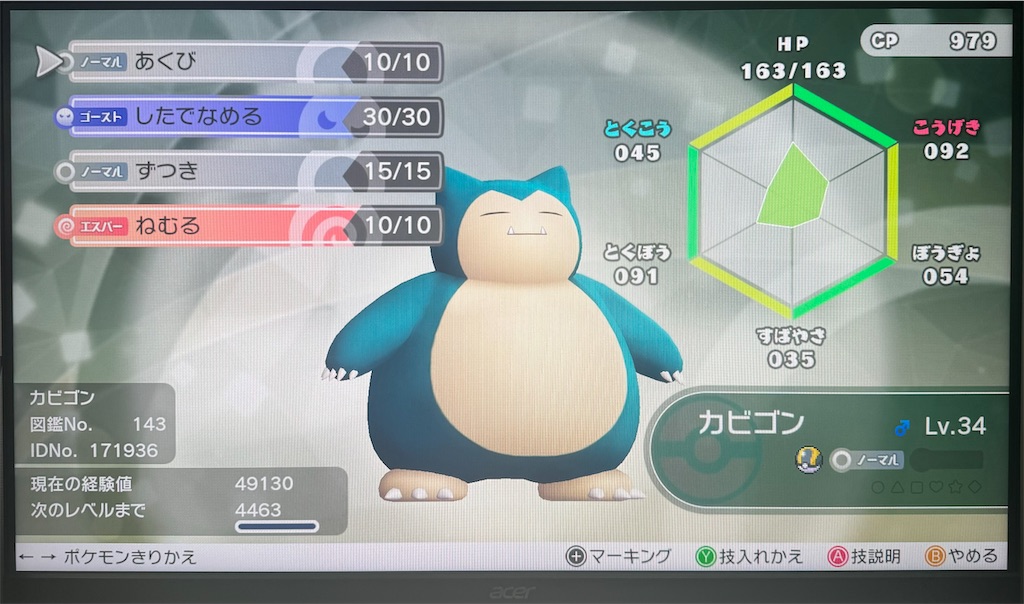The height and width of the screenshot is (604, 1024).
Task: Pick the ねむる psychic move
Action: (250, 225)
